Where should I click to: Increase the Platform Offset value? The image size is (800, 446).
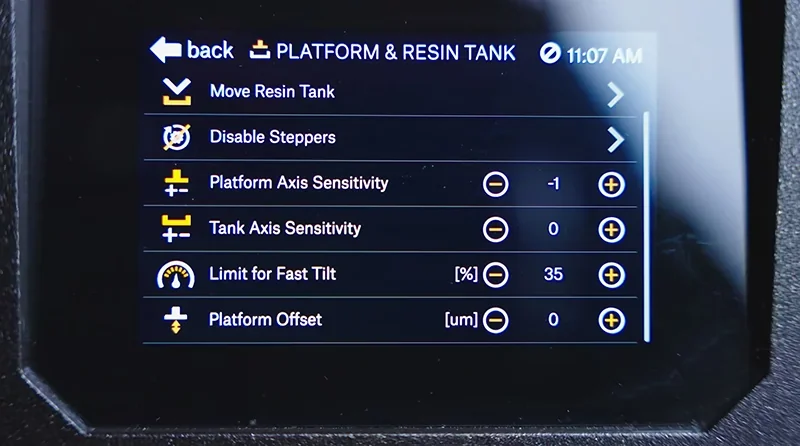pyautogui.click(x=611, y=320)
